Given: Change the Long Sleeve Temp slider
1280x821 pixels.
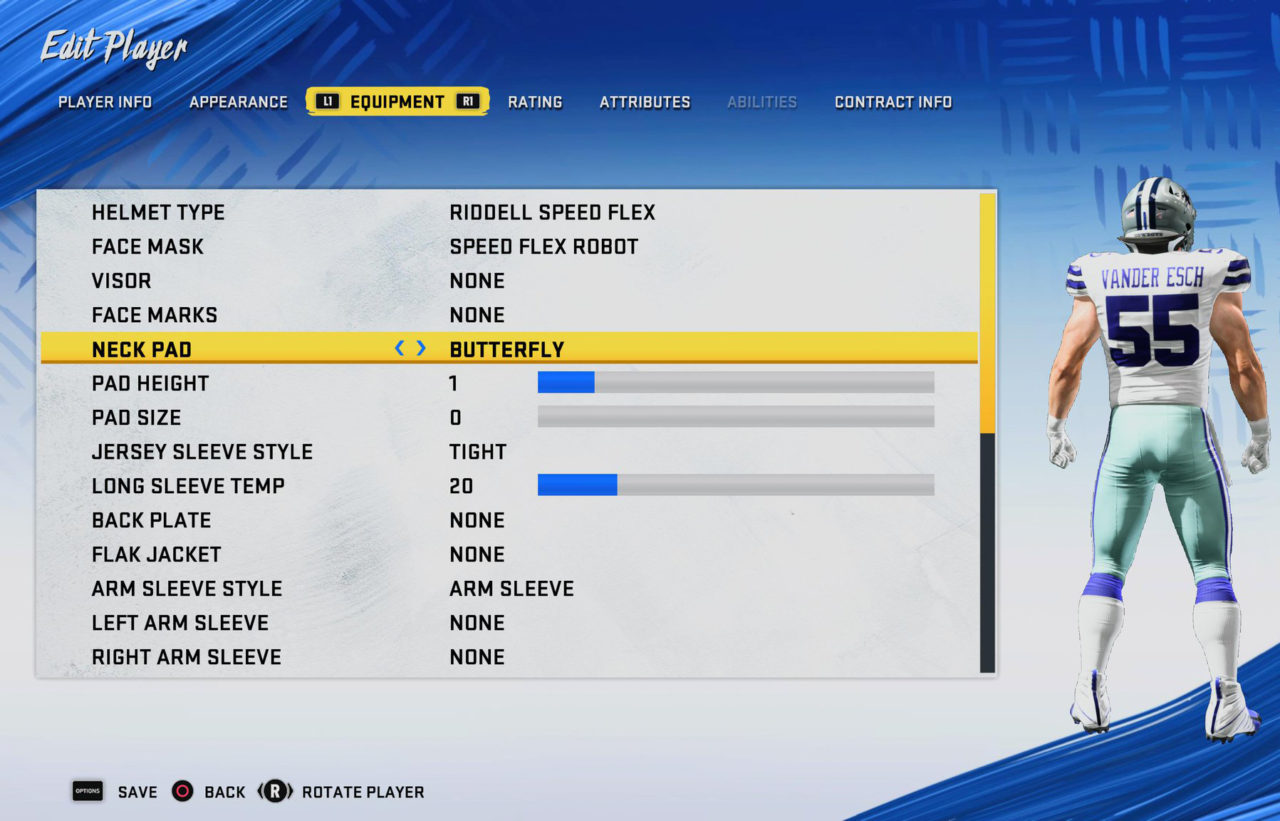Looking at the screenshot, I should pyautogui.click(x=735, y=485).
